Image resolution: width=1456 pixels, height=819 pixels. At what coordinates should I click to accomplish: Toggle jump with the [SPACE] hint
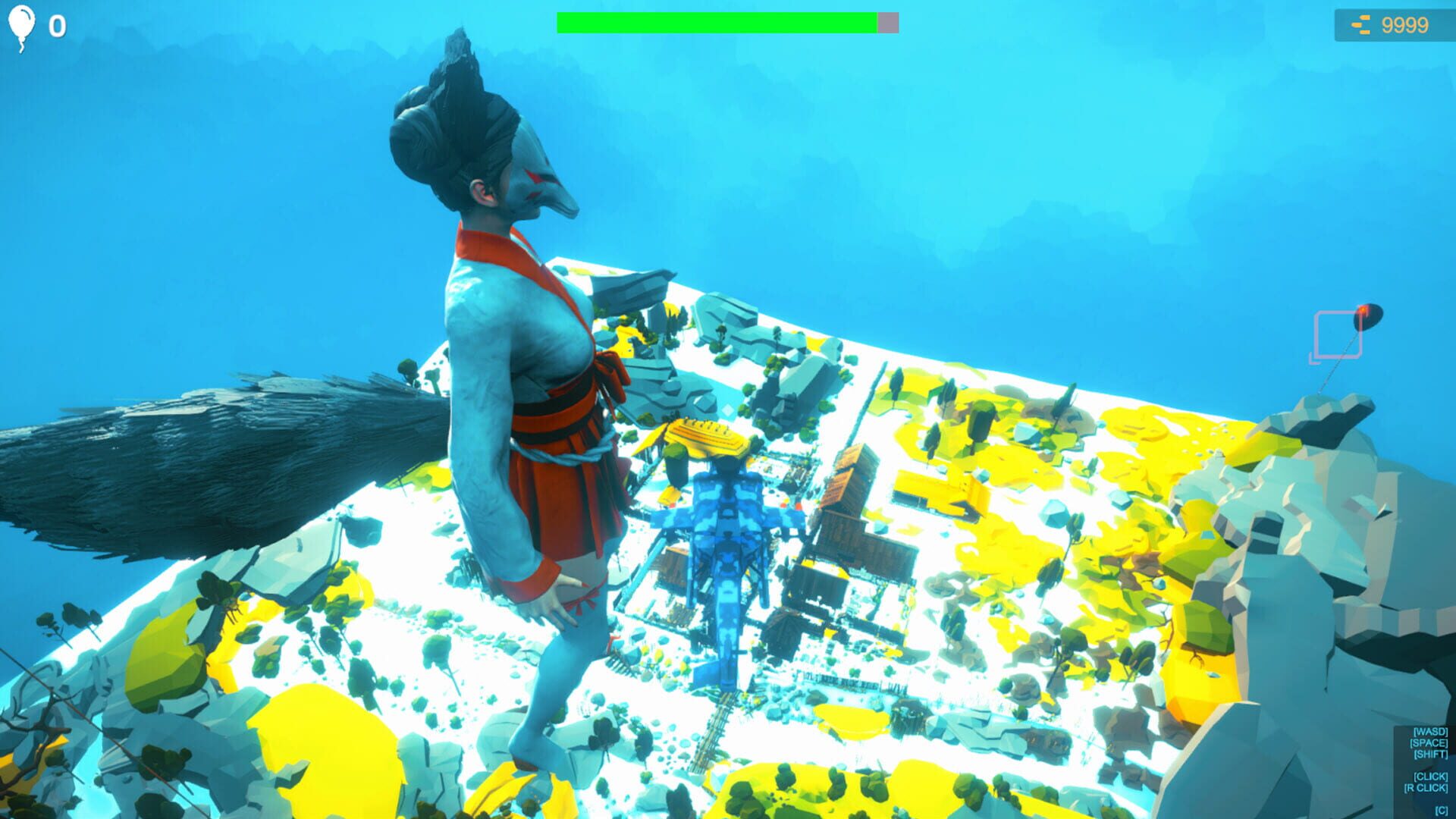click(1429, 743)
